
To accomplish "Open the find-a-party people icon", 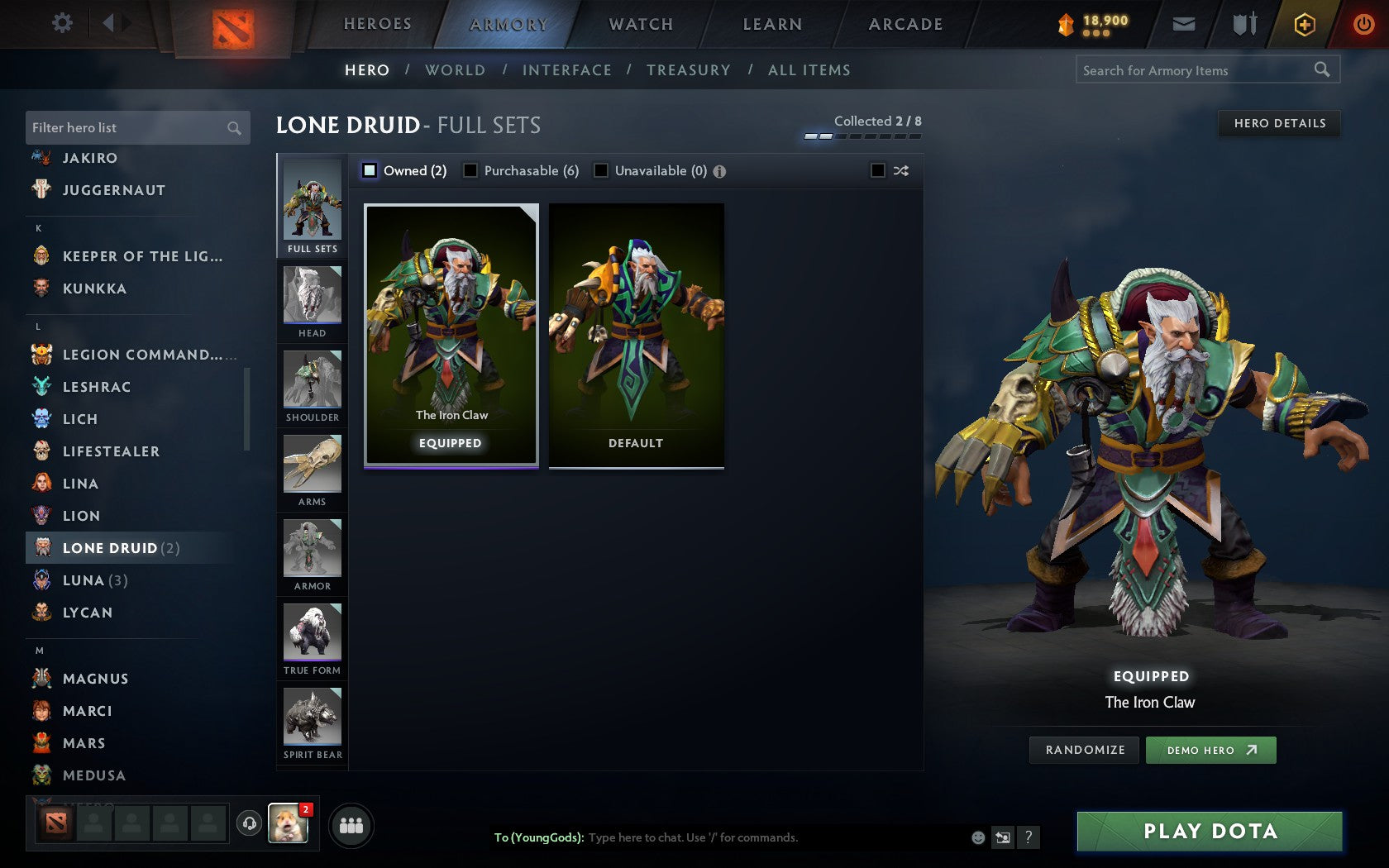I will 351,824.
